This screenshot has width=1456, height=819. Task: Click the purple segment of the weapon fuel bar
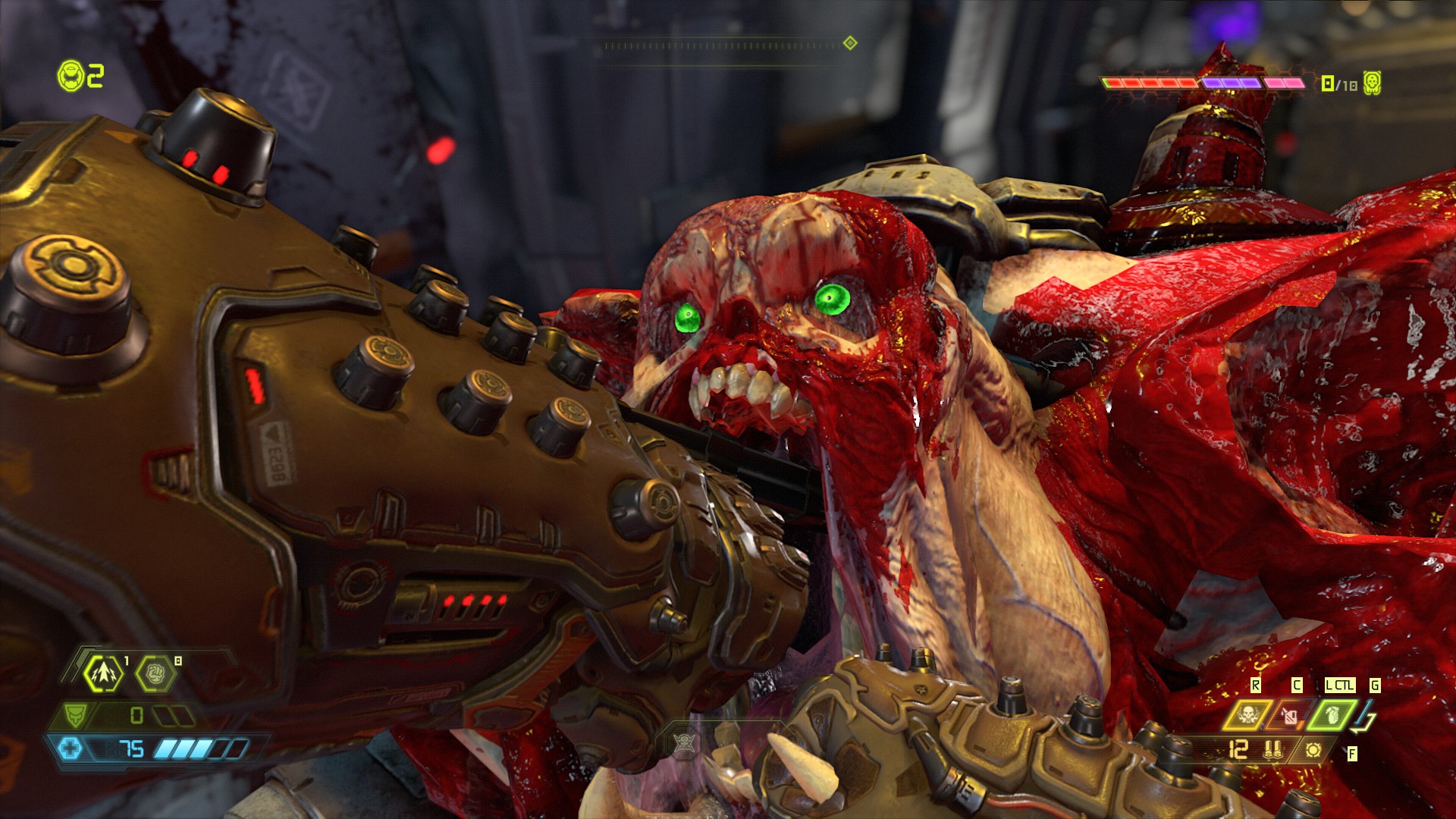(1232, 83)
